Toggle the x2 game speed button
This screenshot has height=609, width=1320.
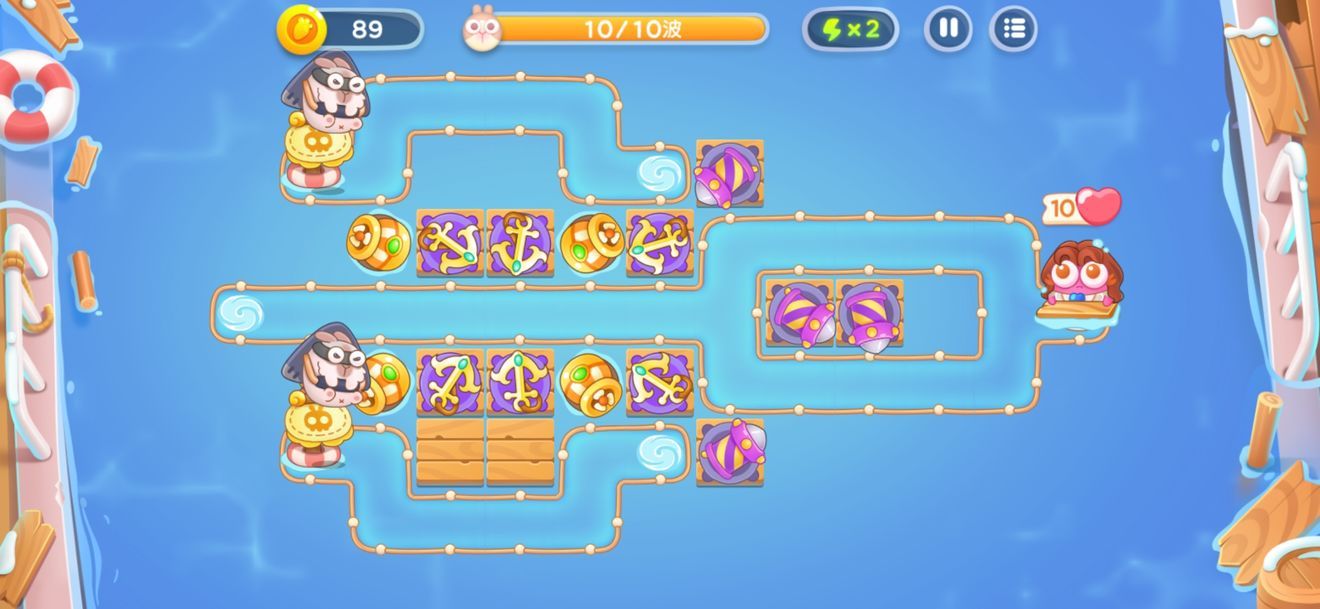tap(850, 29)
